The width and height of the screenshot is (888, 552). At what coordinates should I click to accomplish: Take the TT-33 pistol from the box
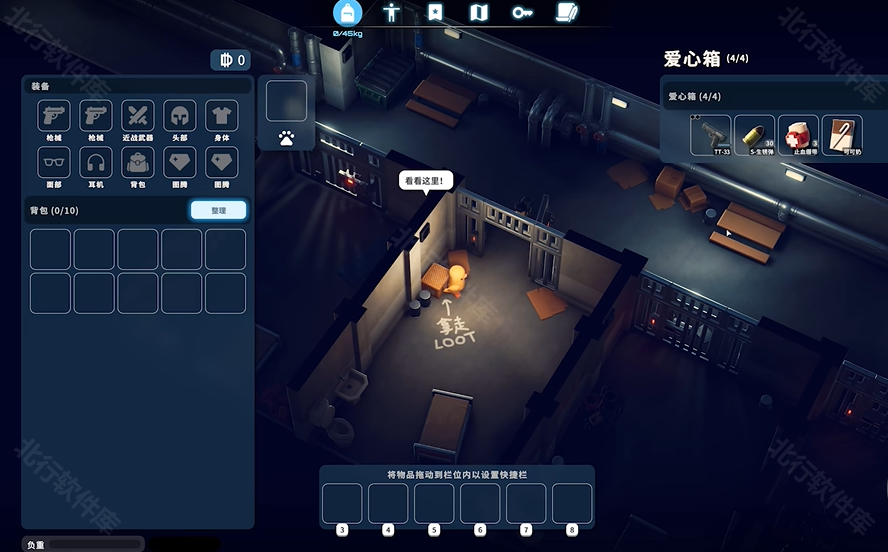(710, 135)
